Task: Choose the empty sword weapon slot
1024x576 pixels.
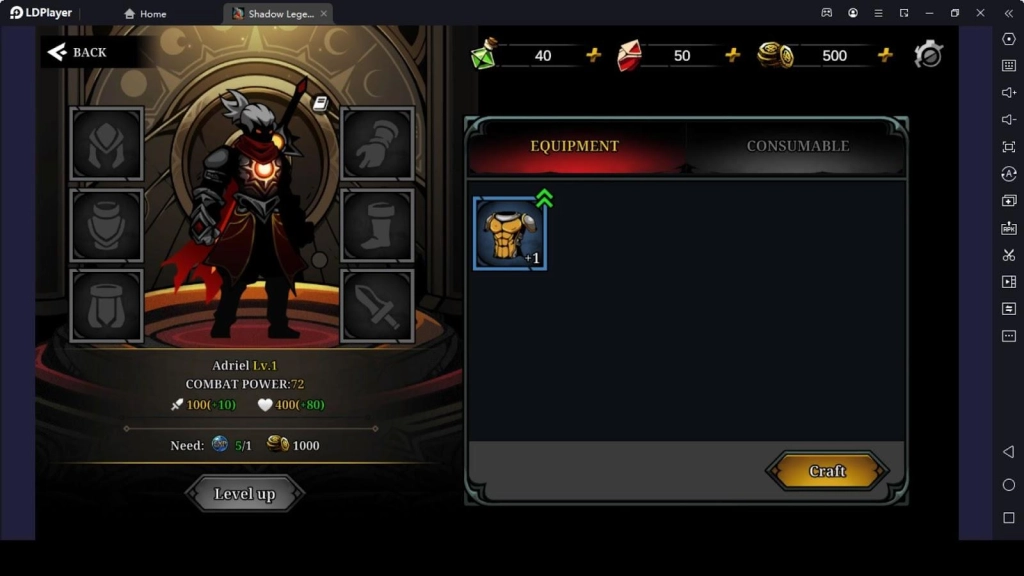Action: pyautogui.click(x=377, y=305)
